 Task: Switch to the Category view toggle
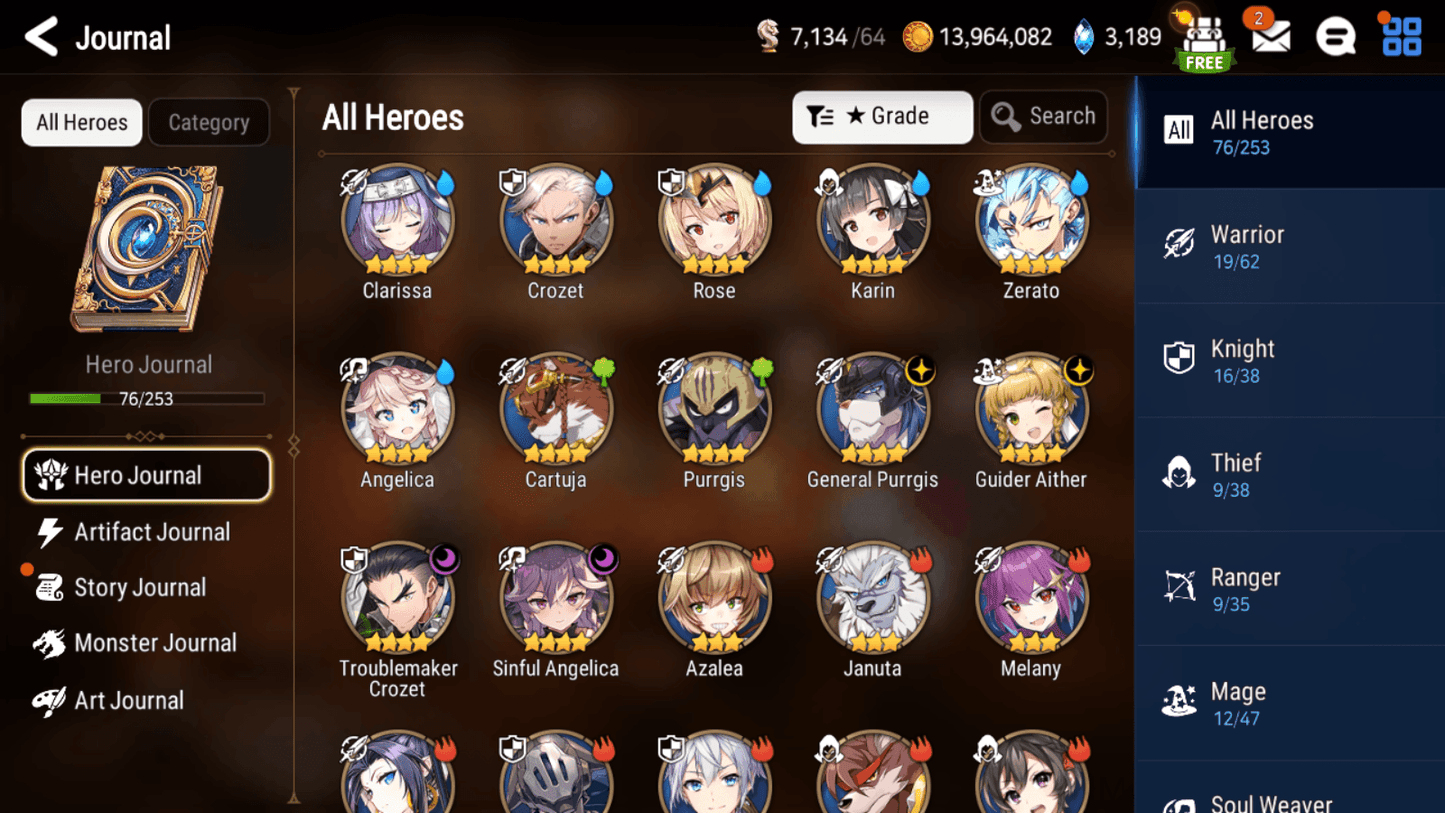[x=209, y=122]
